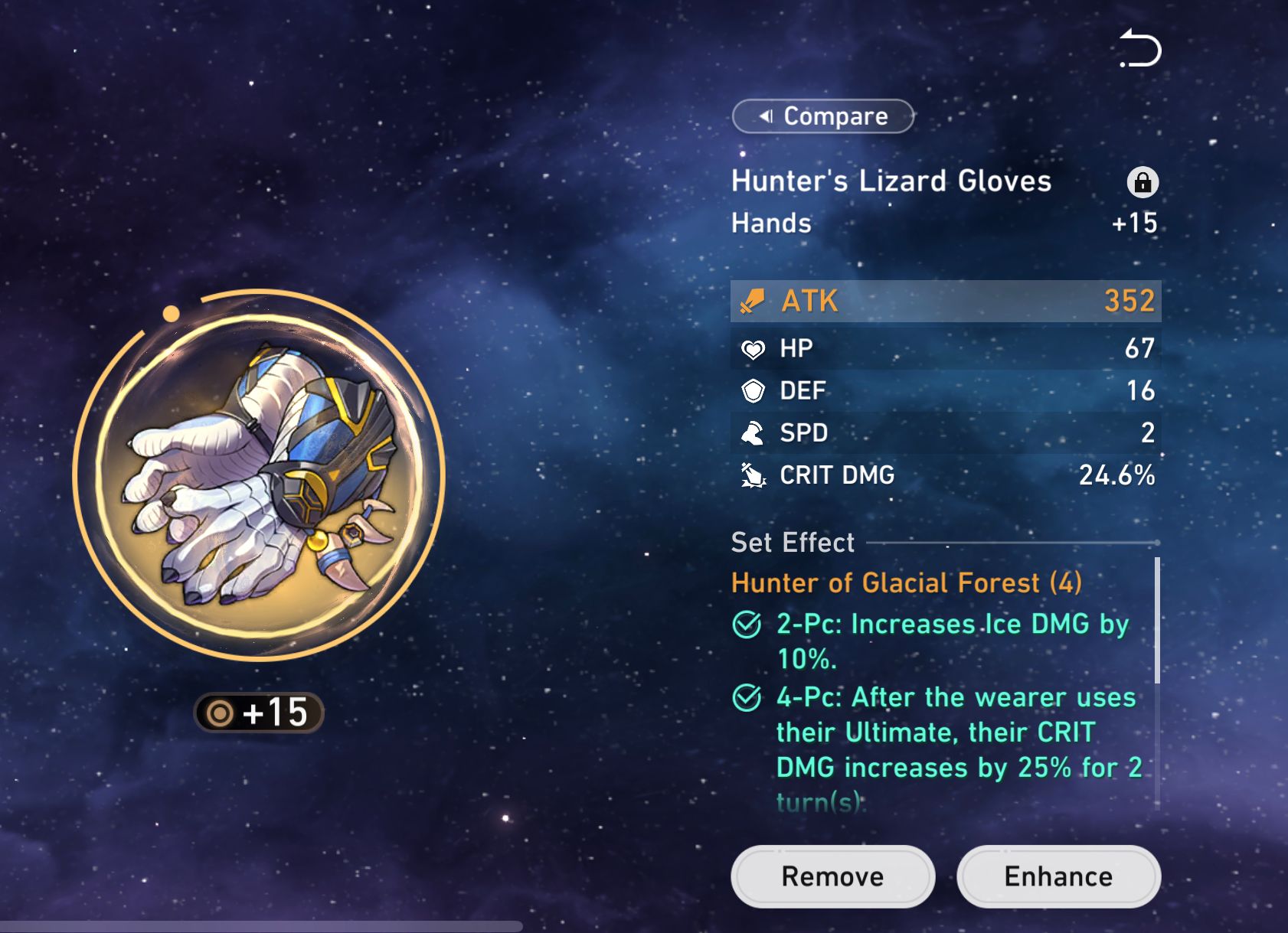The width and height of the screenshot is (1288, 933).
Task: Collapse the Set Effect section header
Action: pos(792,542)
